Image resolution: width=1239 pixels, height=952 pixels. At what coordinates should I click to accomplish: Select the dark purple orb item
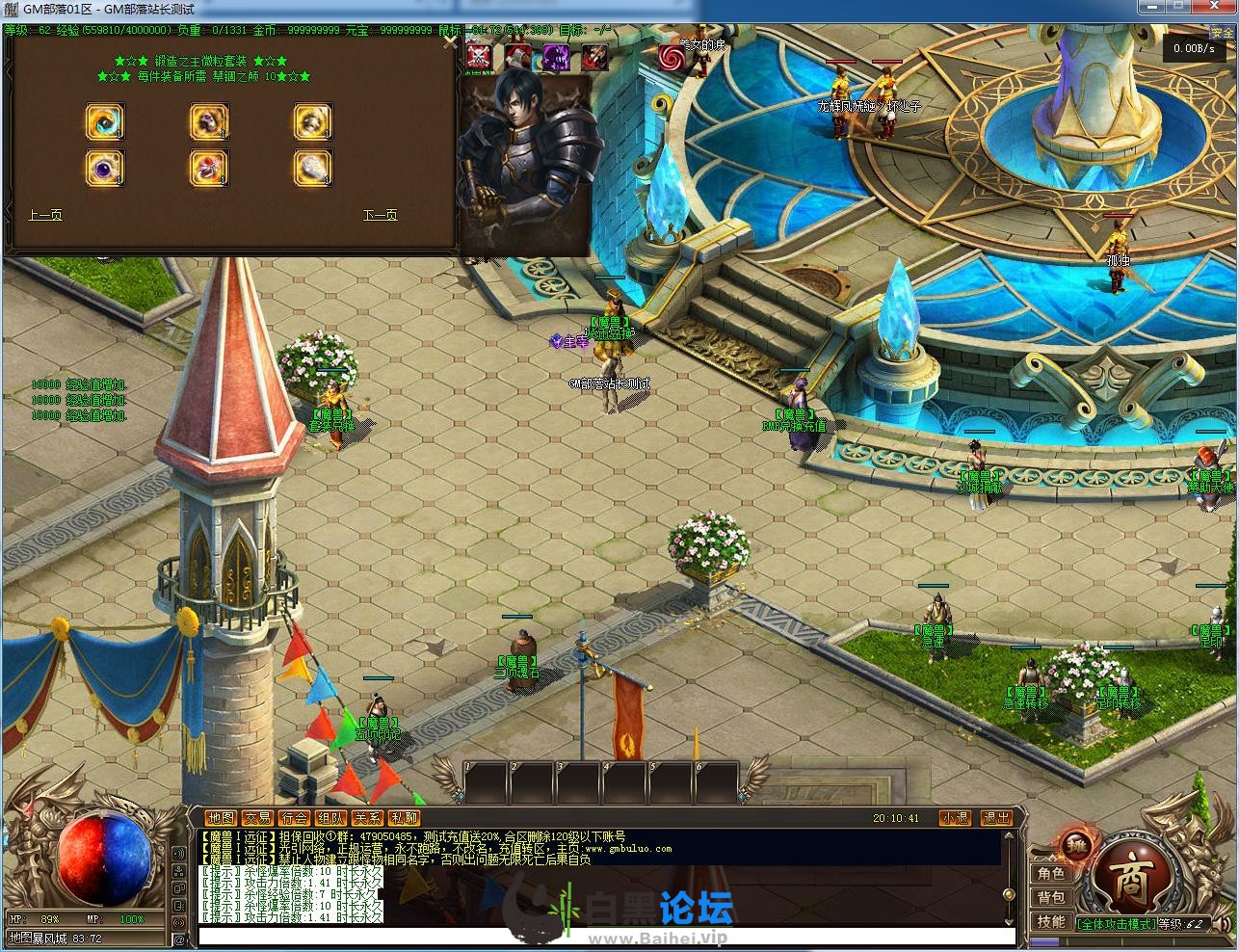click(x=104, y=167)
